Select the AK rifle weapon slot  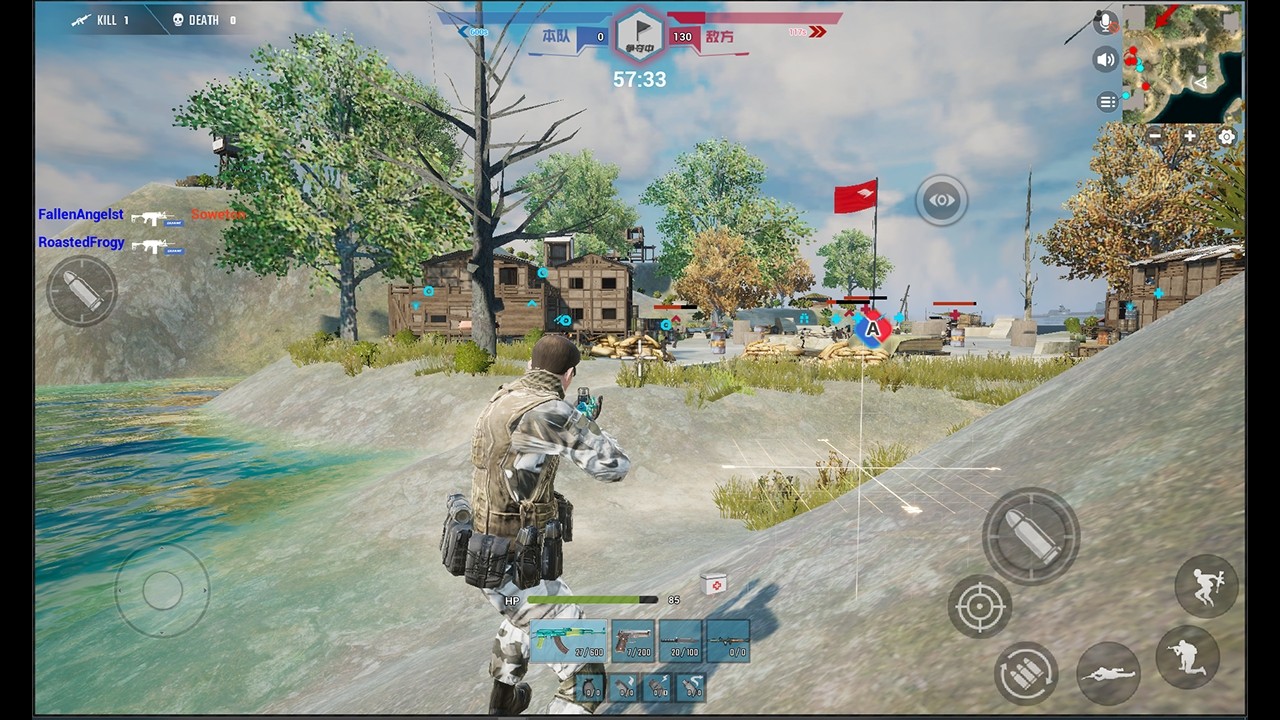point(568,641)
